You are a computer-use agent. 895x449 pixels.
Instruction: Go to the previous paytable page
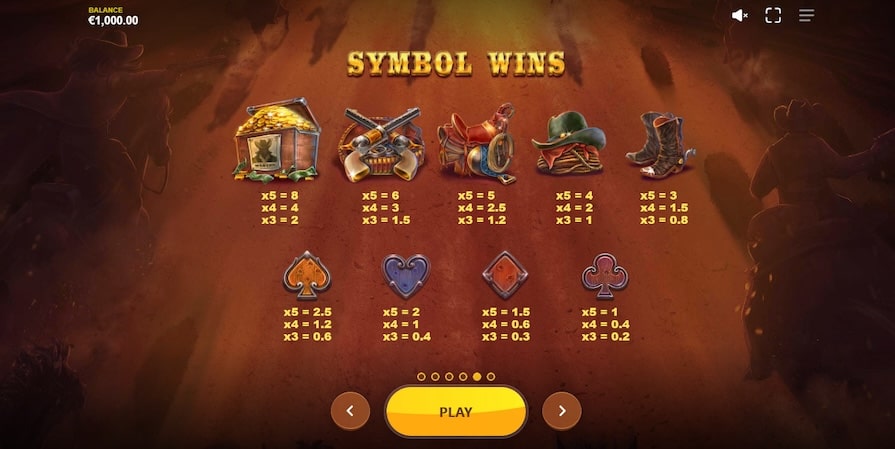[350, 411]
